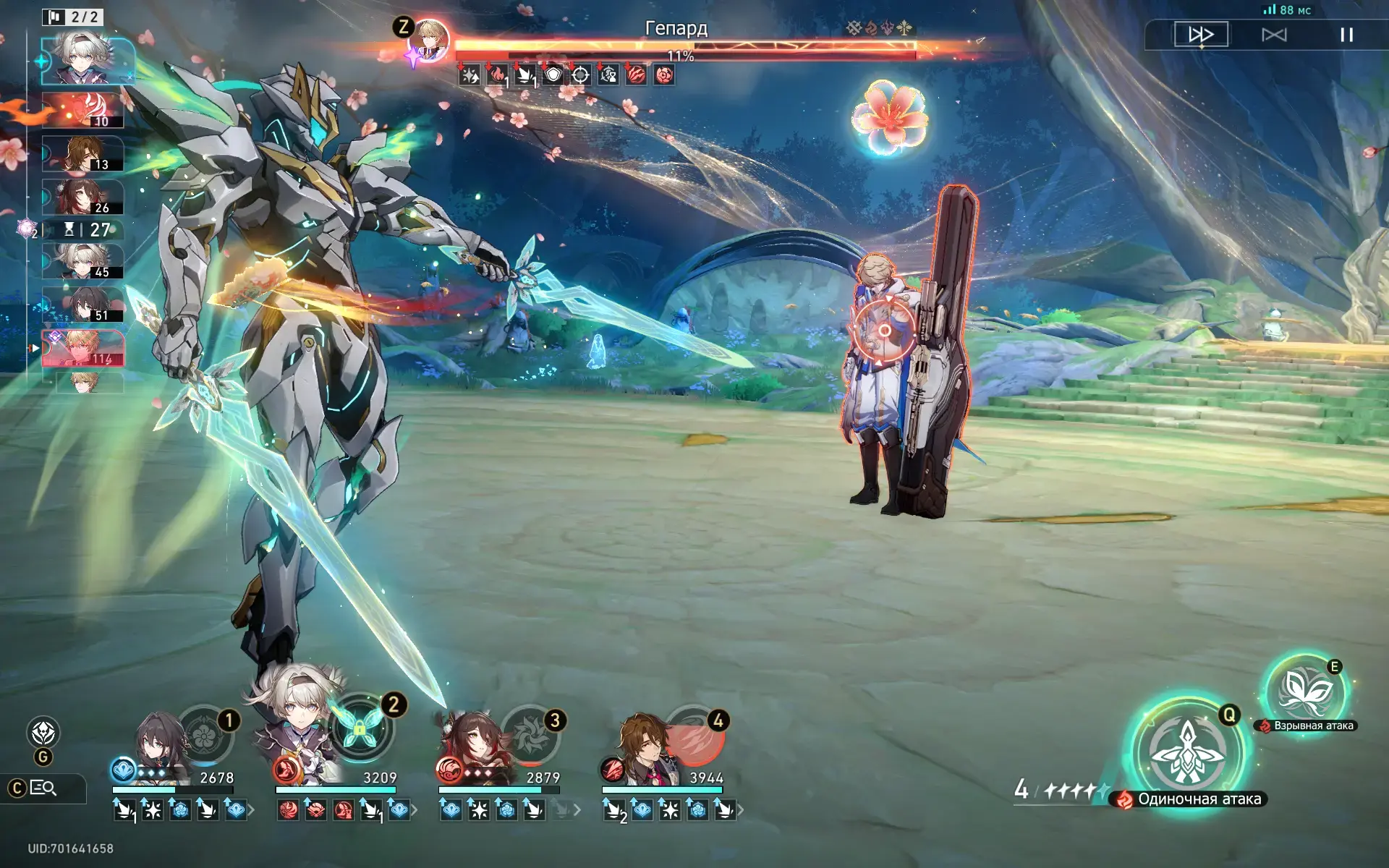Click the emblem icon above the G key

tap(43, 732)
